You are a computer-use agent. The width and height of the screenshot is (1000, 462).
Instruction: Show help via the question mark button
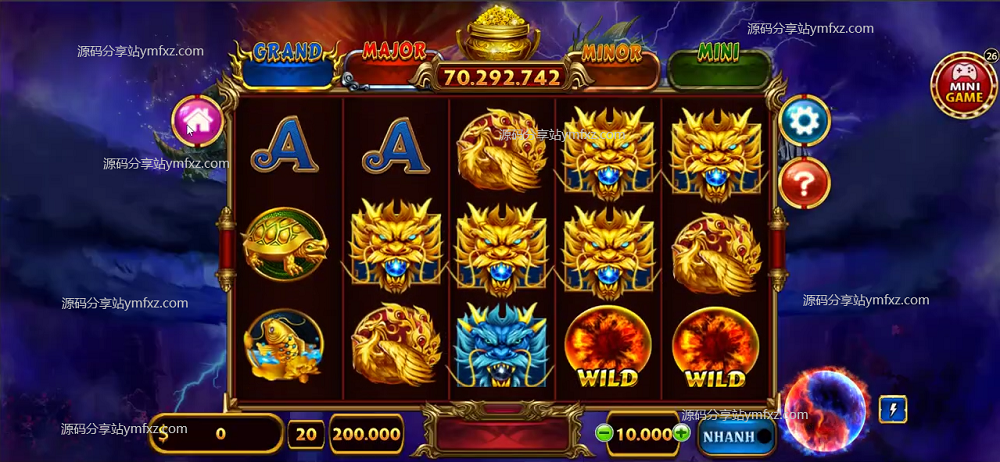804,182
